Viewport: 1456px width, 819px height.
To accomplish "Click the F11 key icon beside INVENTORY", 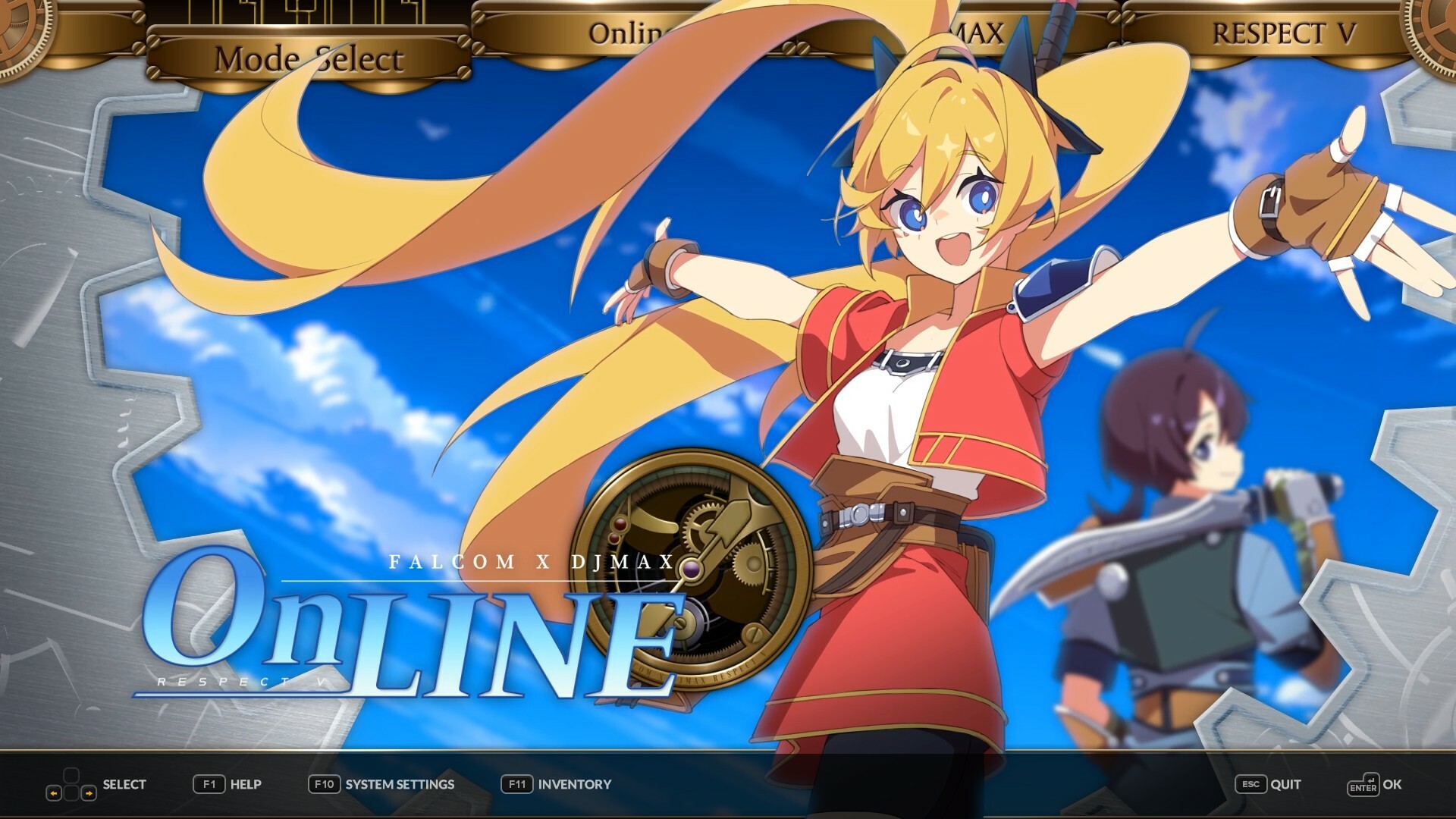I will [x=519, y=785].
